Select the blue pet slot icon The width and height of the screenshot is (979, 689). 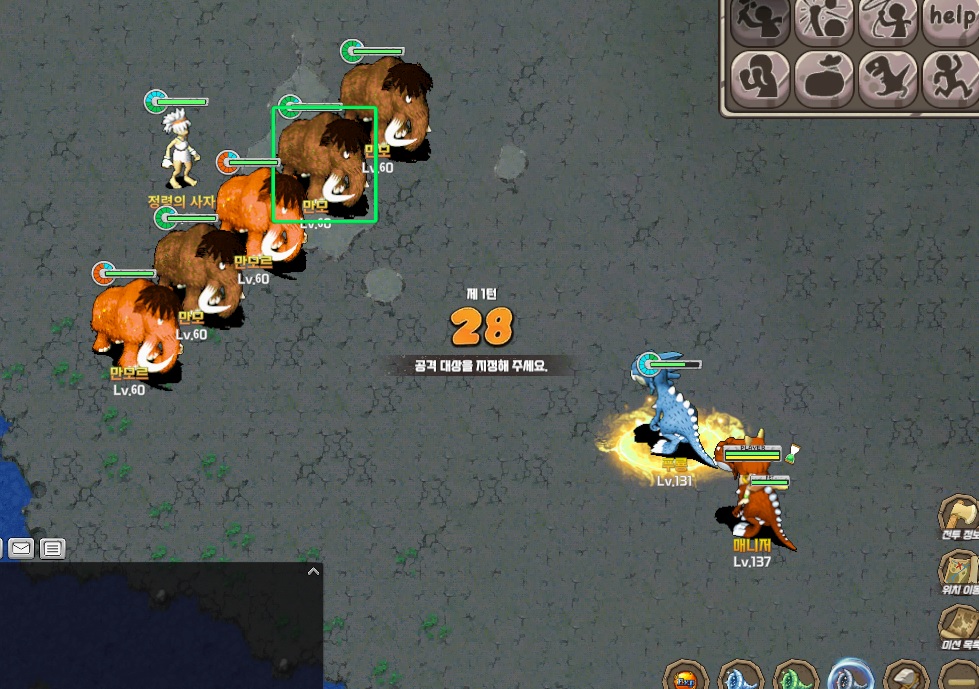[x=741, y=677]
